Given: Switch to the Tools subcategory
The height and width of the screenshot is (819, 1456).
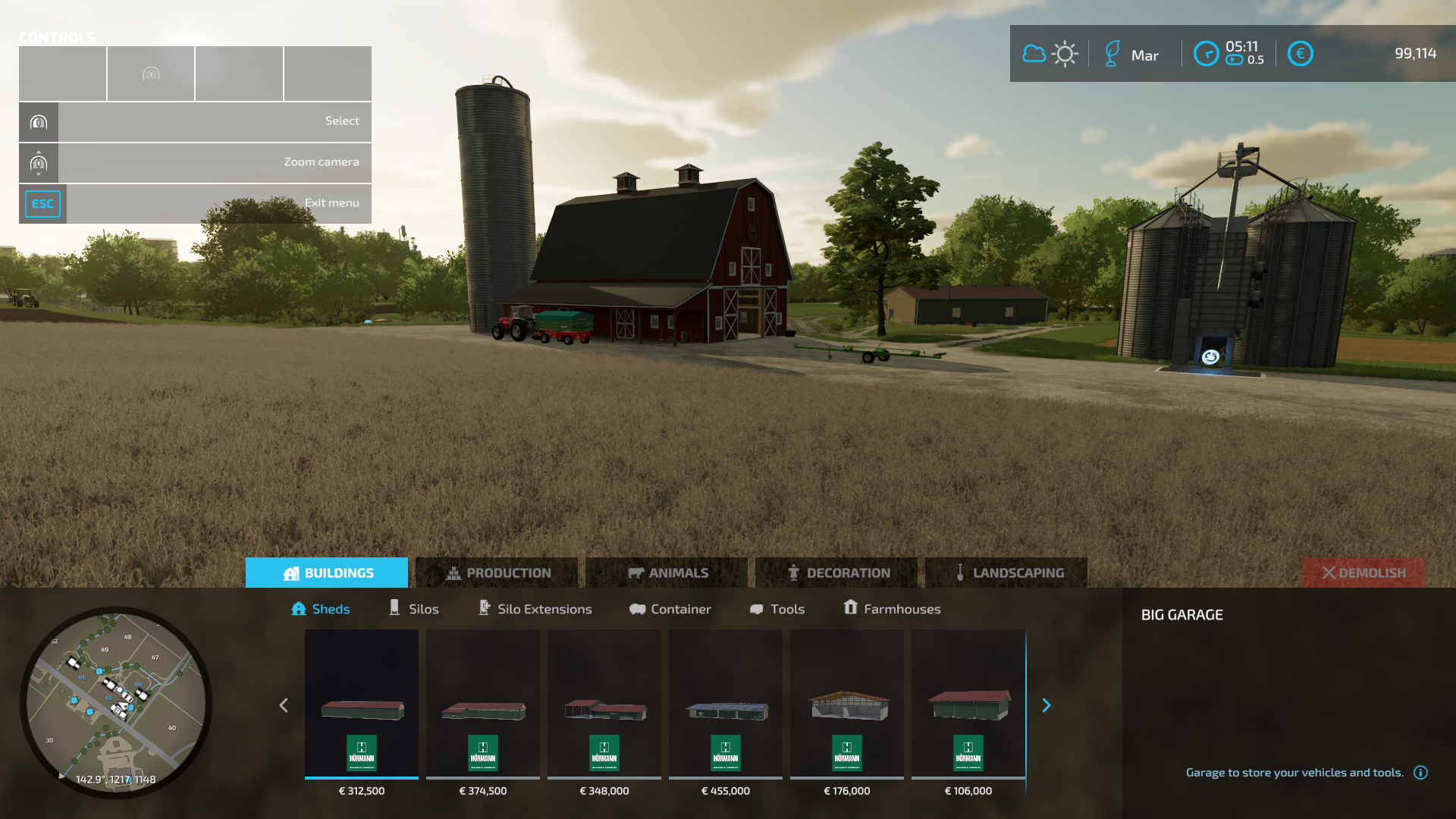Looking at the screenshot, I should coord(777,609).
